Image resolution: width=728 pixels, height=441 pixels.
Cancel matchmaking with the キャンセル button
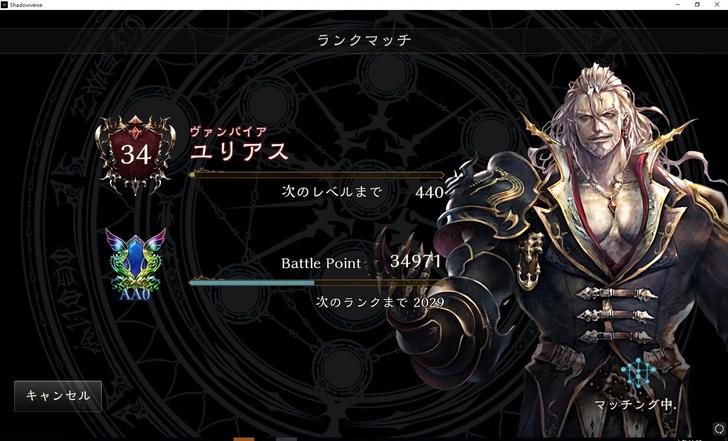pyautogui.click(x=58, y=396)
